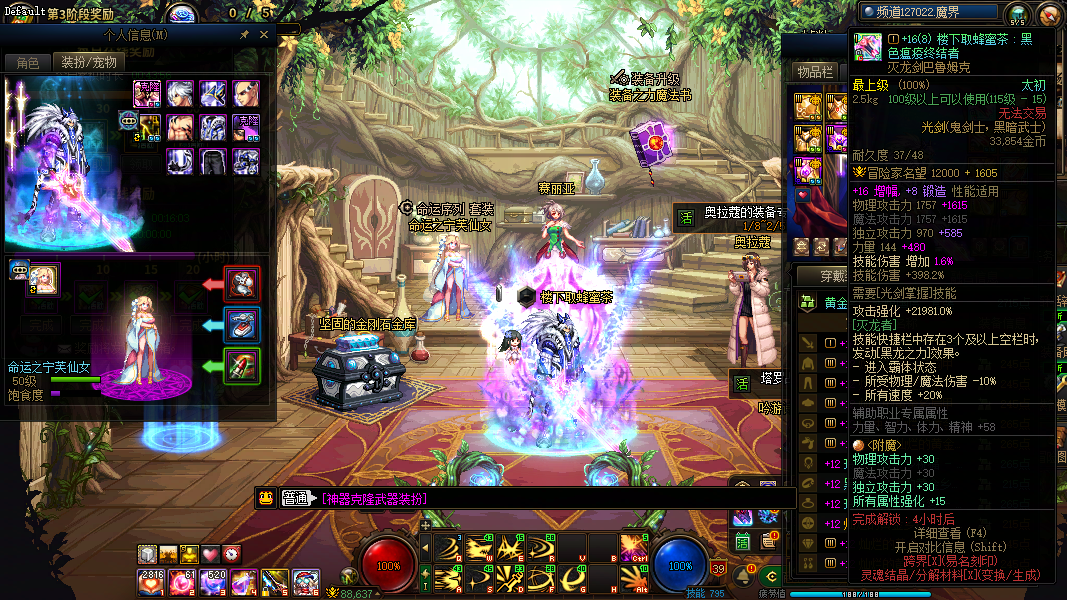Screen dimensions: 1067x600
Task: Open the notification bell near bottom right
Action: [745, 577]
